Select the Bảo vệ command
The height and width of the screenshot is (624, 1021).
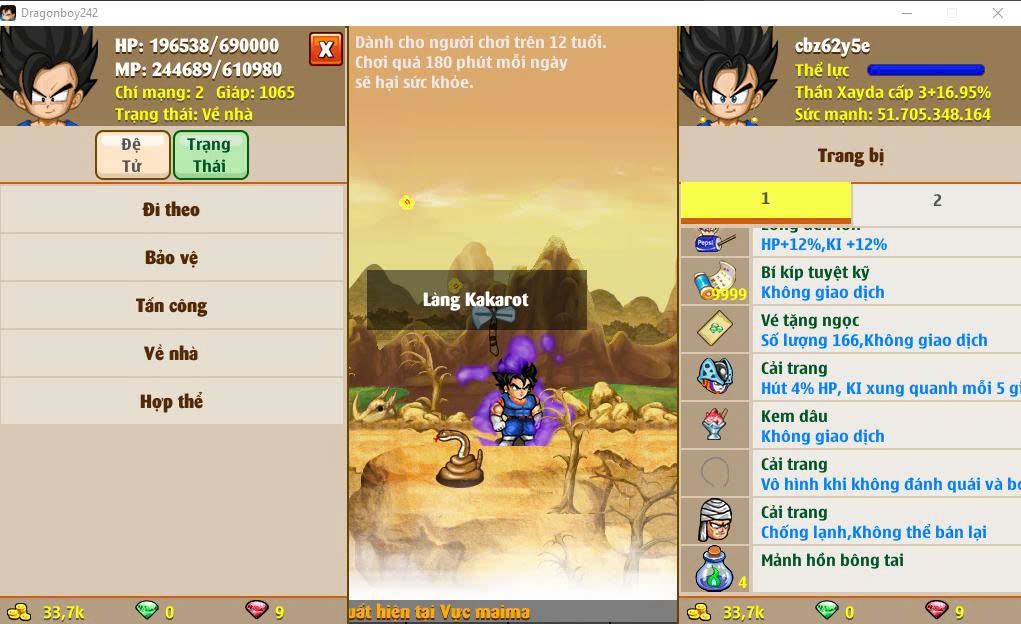(171, 258)
